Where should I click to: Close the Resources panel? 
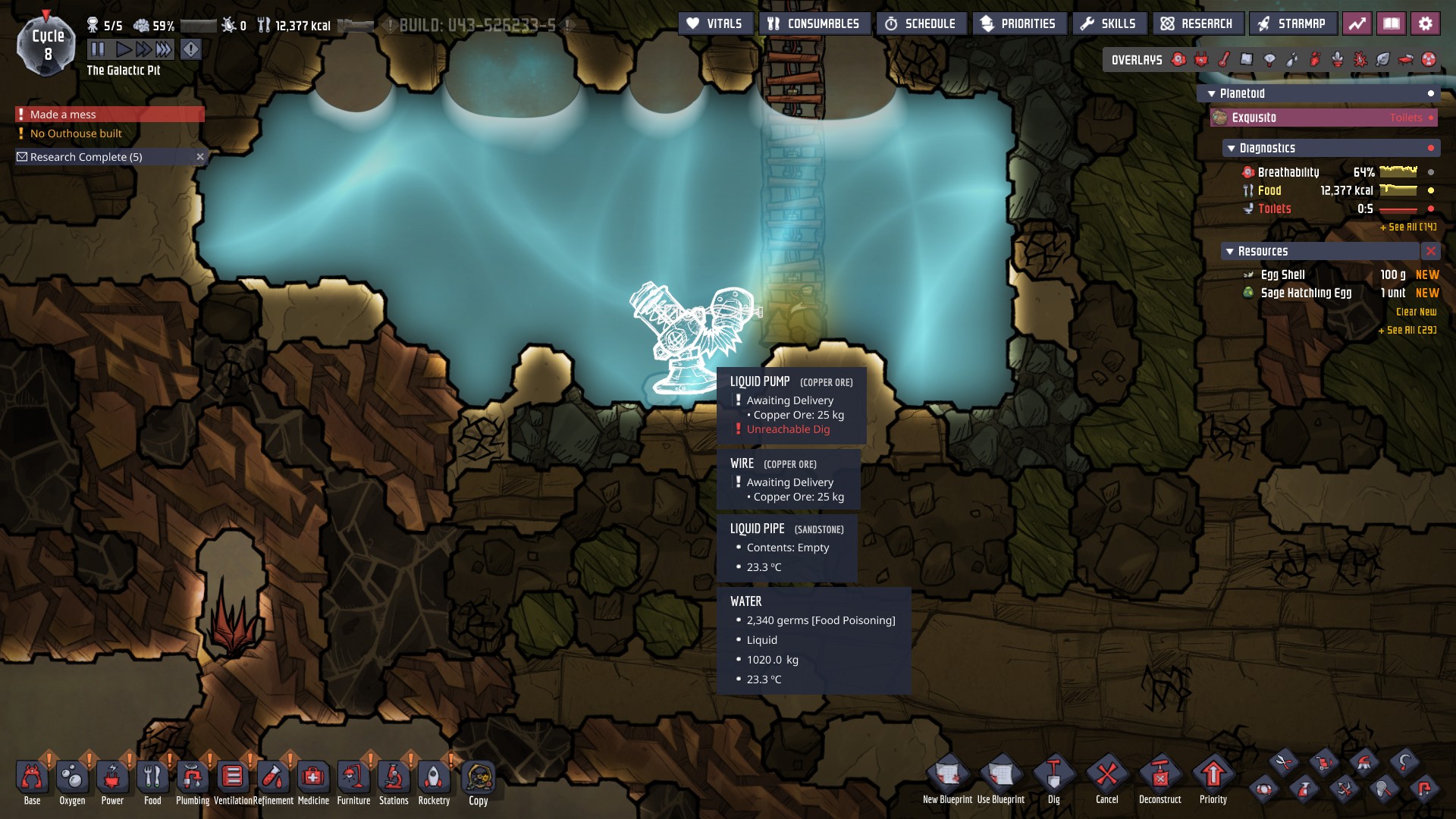click(x=1430, y=251)
